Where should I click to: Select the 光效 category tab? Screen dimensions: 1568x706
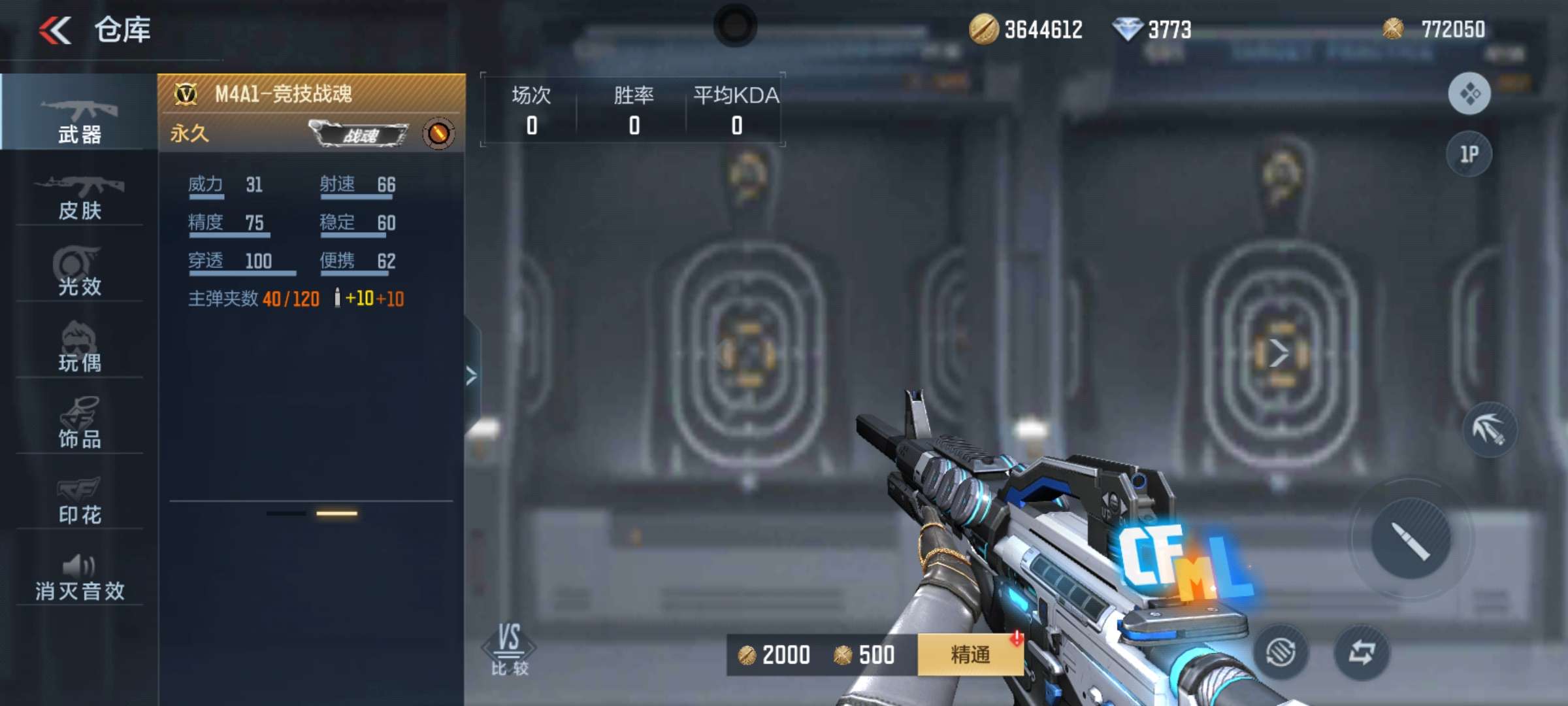(80, 272)
